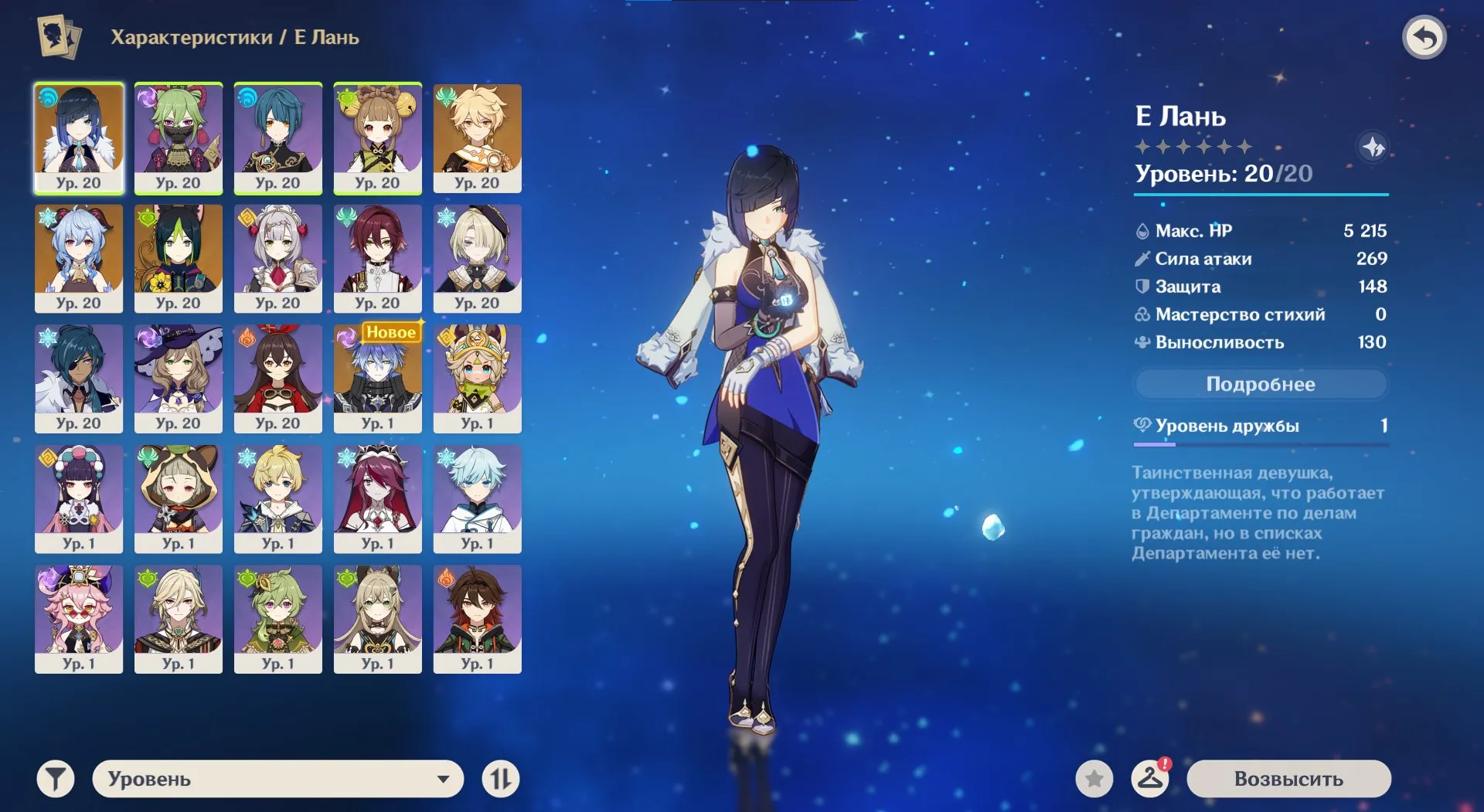Select the eyepatch character portrait

click(x=78, y=378)
